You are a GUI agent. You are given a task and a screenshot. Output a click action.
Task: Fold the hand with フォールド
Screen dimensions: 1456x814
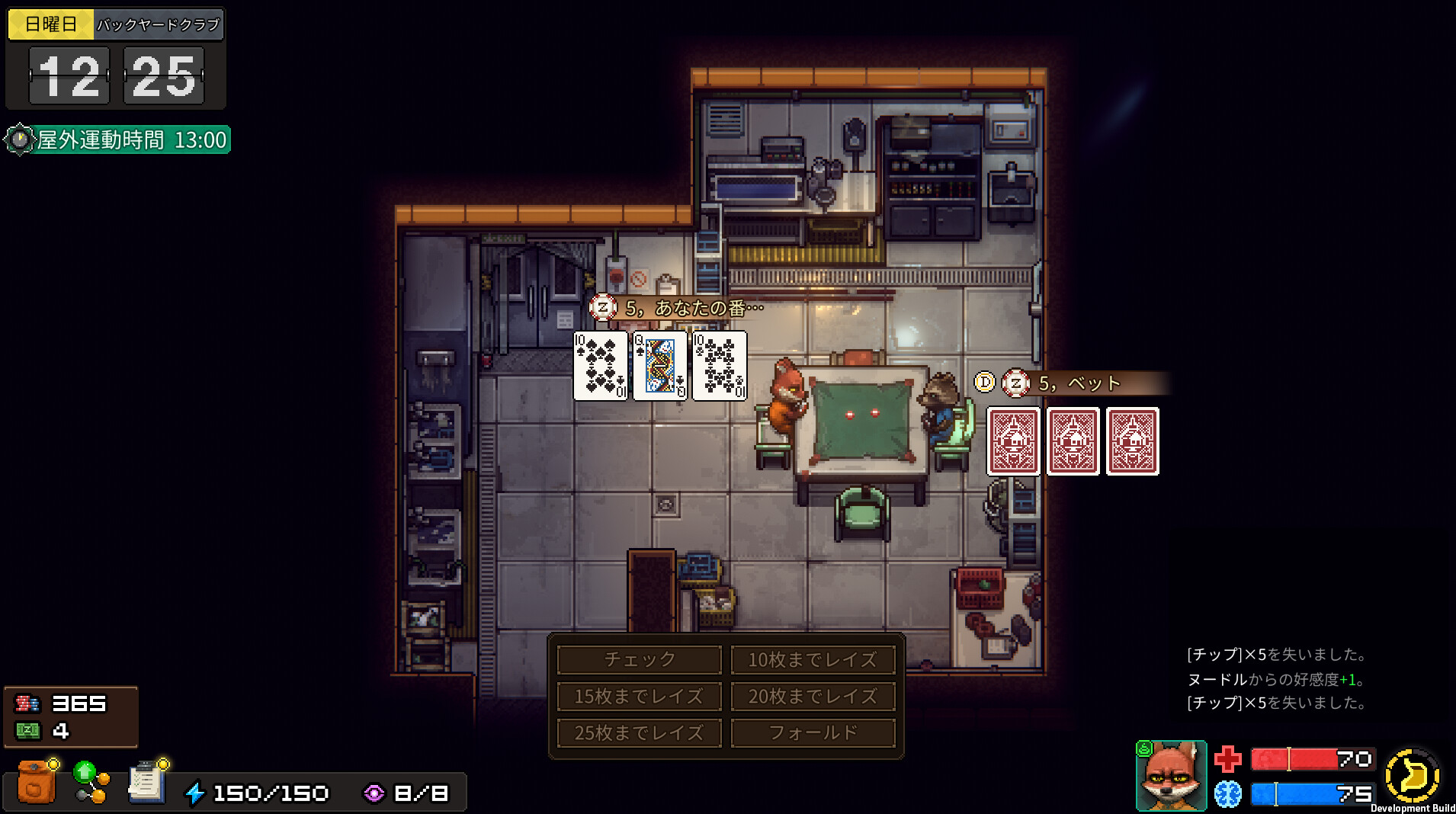[813, 732]
